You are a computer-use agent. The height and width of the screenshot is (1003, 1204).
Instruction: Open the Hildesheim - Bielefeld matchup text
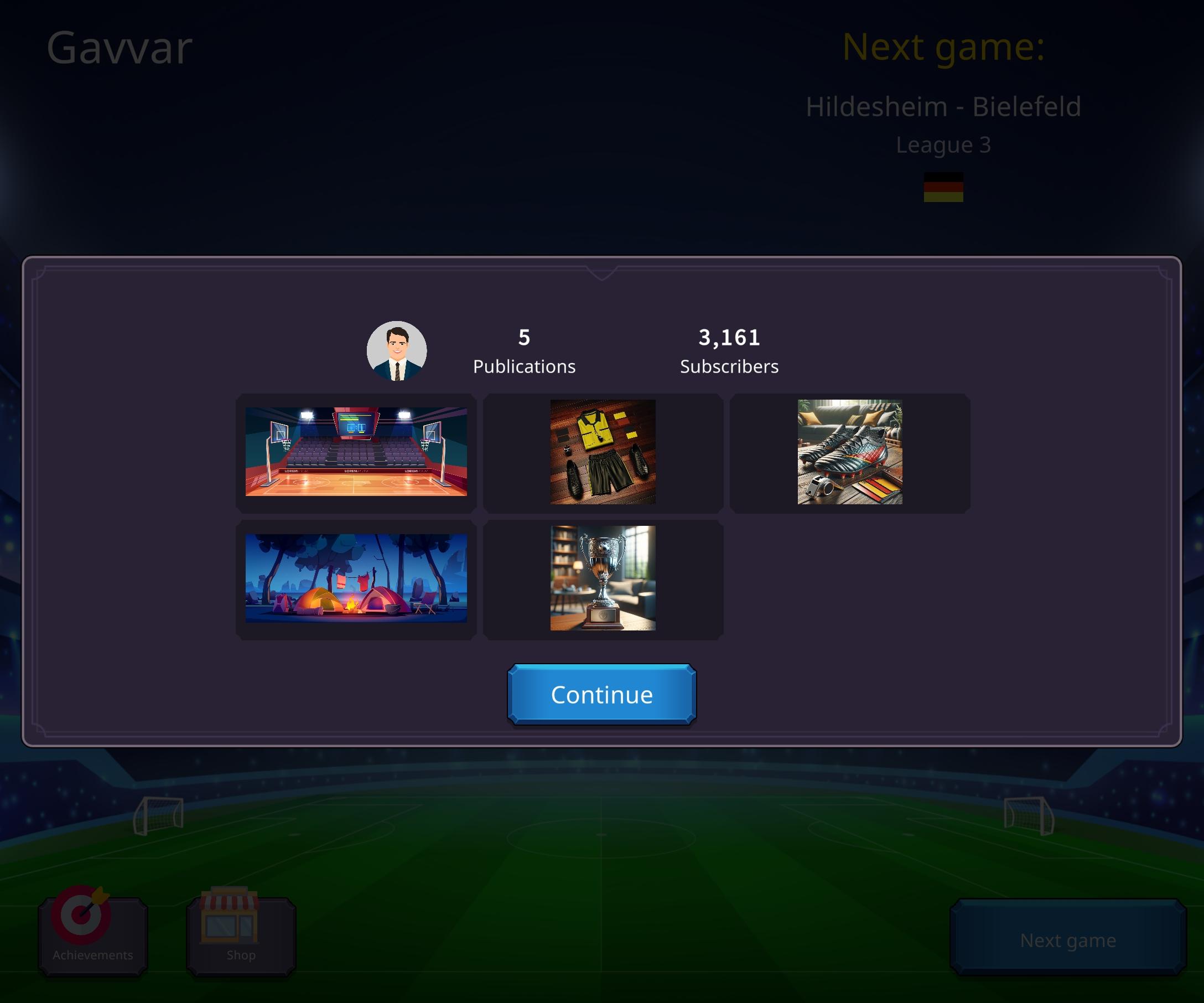(x=944, y=106)
